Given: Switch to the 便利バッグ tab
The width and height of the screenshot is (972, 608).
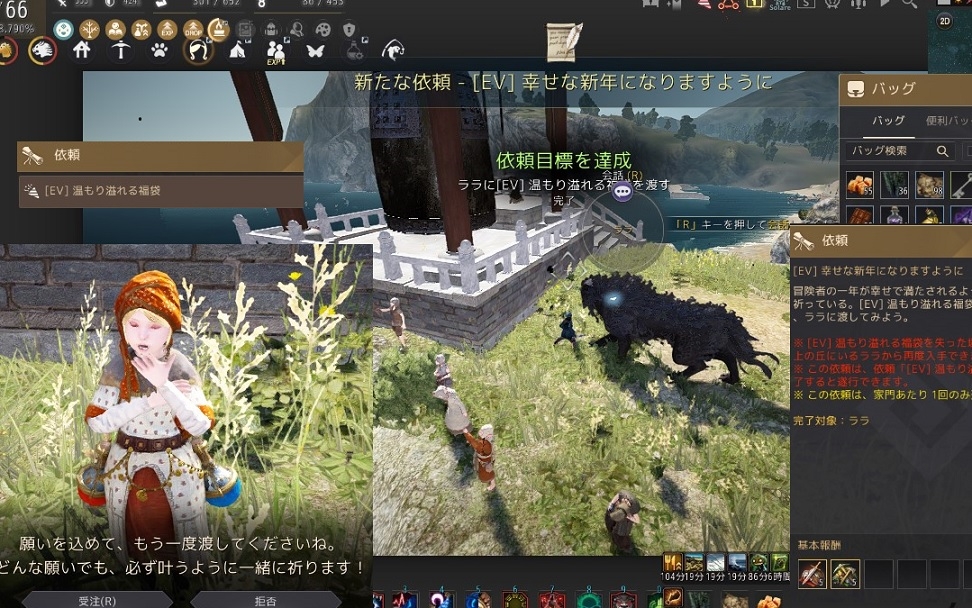Looking at the screenshot, I should [x=948, y=121].
